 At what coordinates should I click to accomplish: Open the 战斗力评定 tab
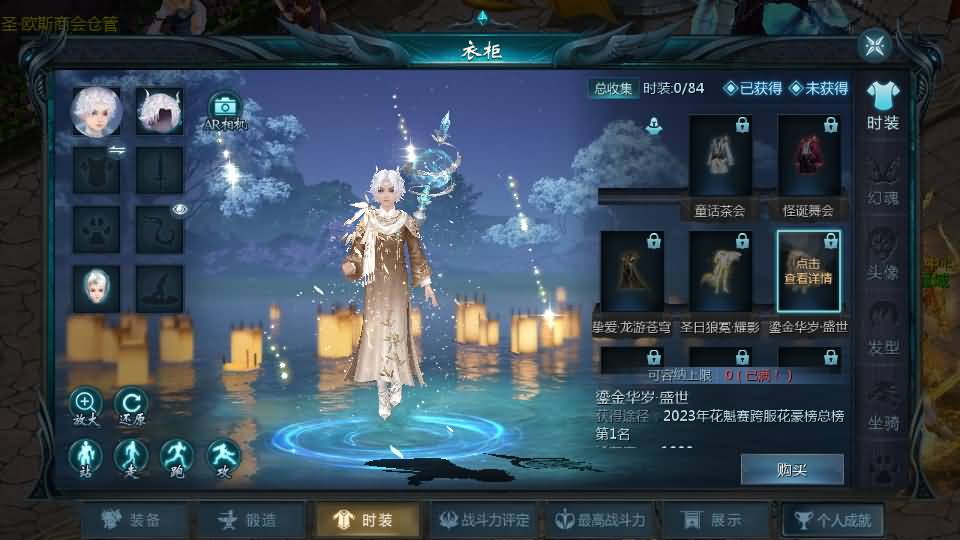pos(485,520)
